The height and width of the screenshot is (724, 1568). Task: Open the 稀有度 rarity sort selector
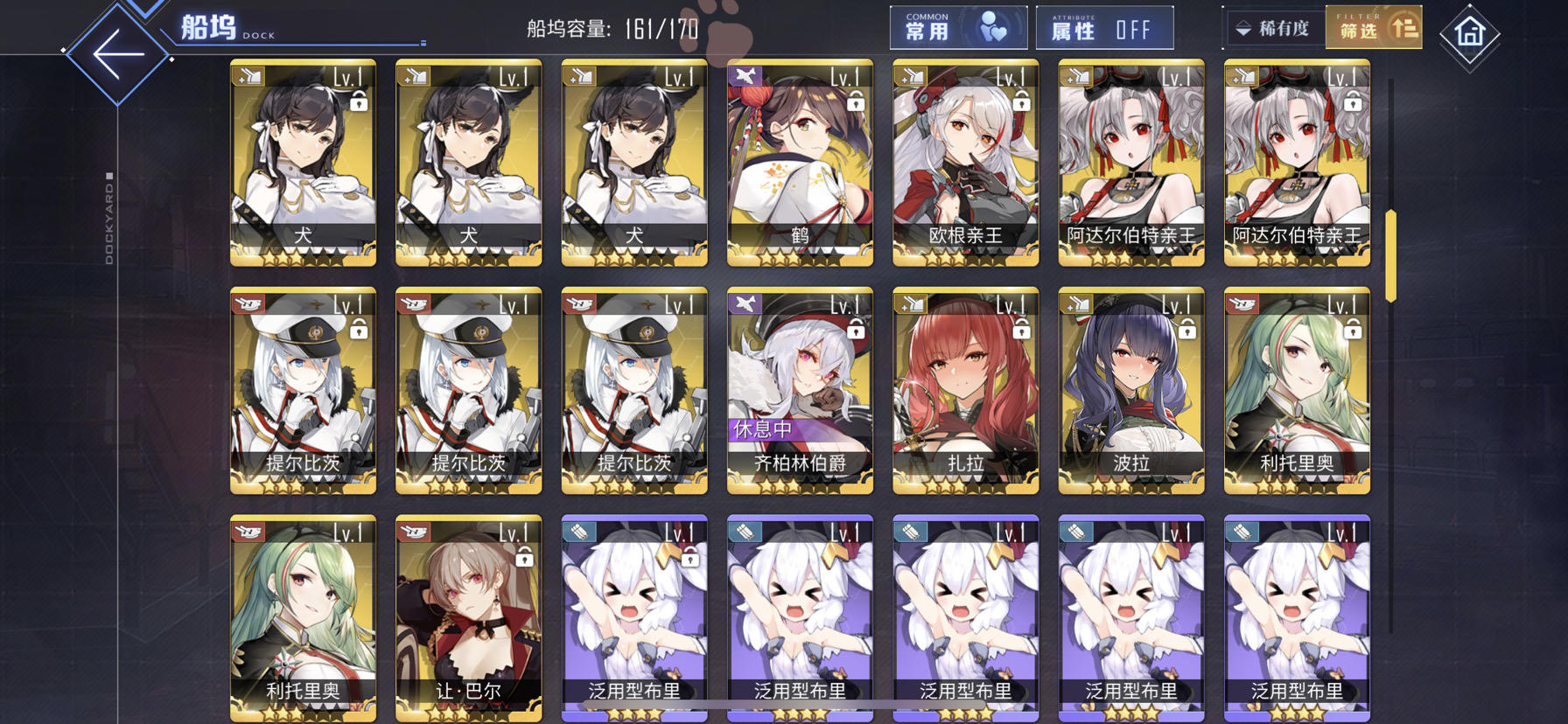[x=1277, y=28]
